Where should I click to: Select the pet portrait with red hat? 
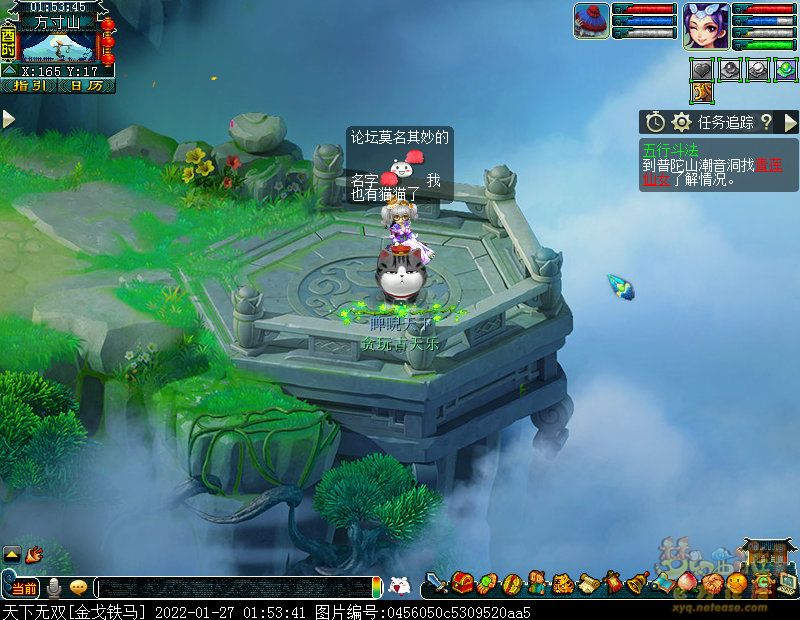point(592,21)
